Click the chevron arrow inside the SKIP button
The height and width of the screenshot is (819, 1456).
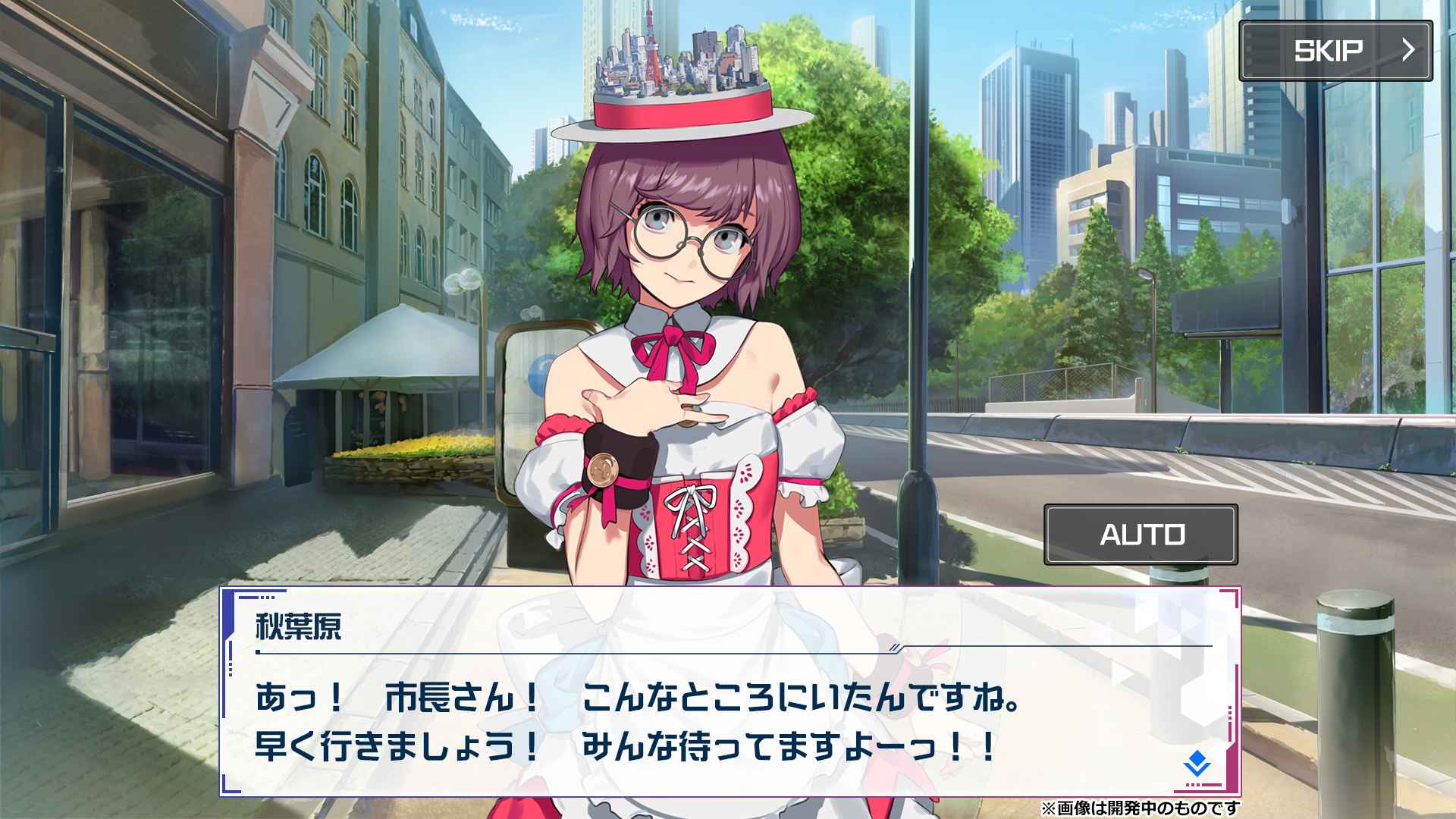tap(1411, 51)
